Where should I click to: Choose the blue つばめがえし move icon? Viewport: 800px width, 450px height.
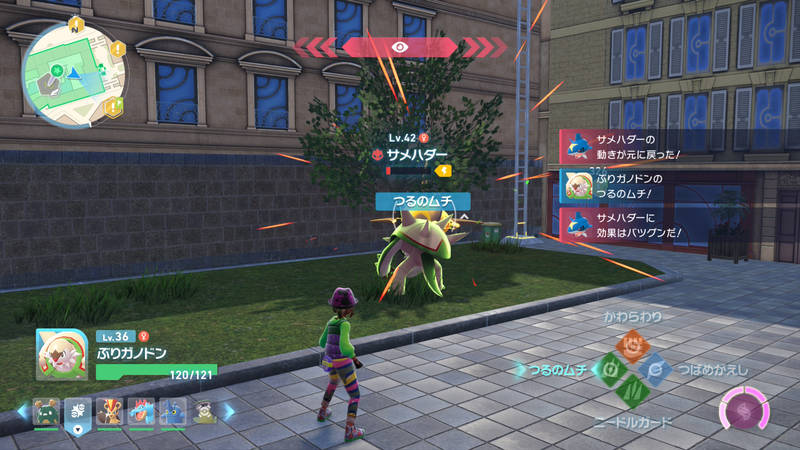coord(655,370)
